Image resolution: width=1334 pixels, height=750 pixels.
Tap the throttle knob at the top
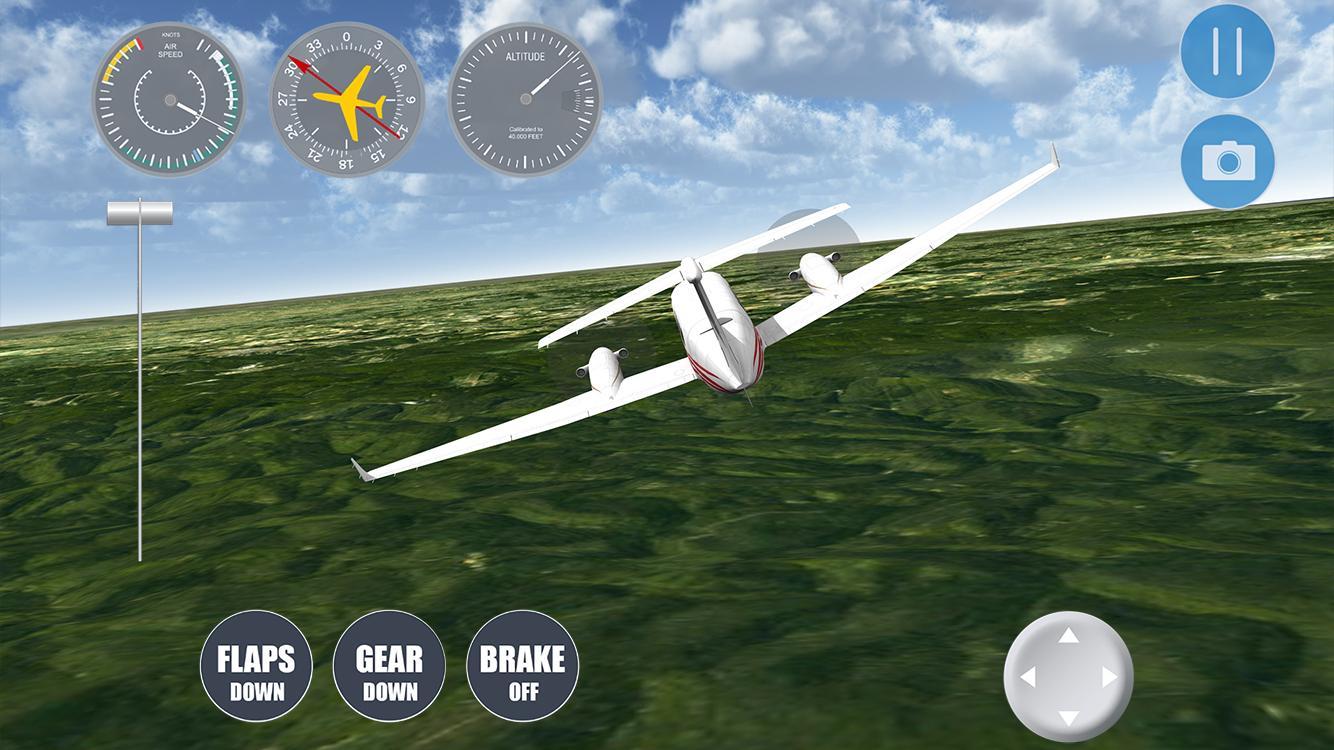[139, 211]
